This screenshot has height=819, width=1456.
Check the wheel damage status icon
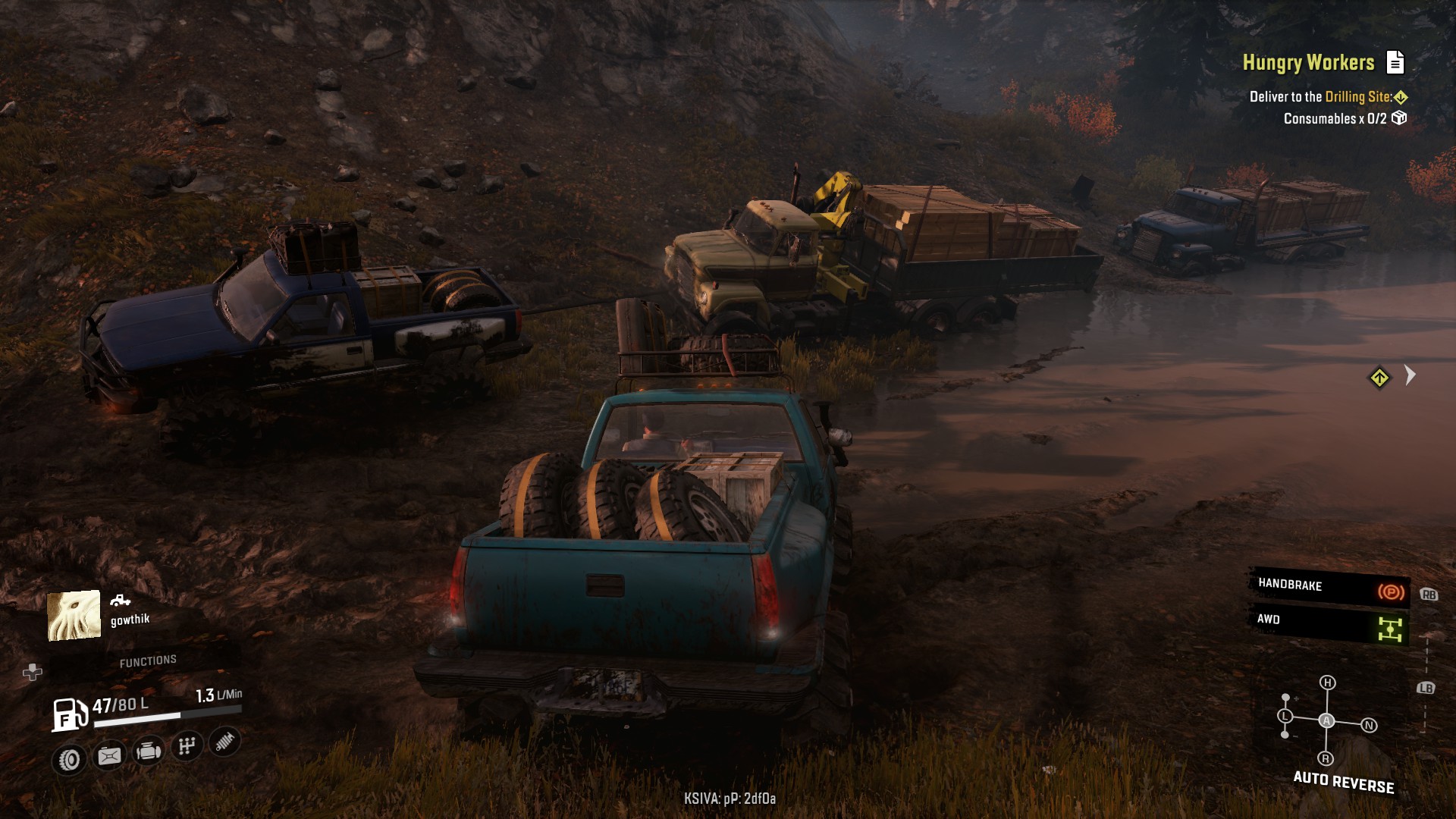[70, 759]
